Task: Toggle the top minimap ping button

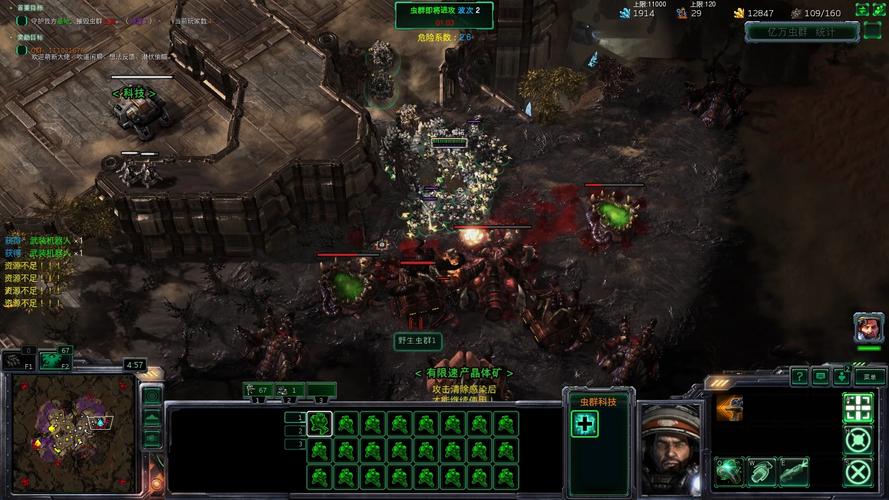Action: 152,396
